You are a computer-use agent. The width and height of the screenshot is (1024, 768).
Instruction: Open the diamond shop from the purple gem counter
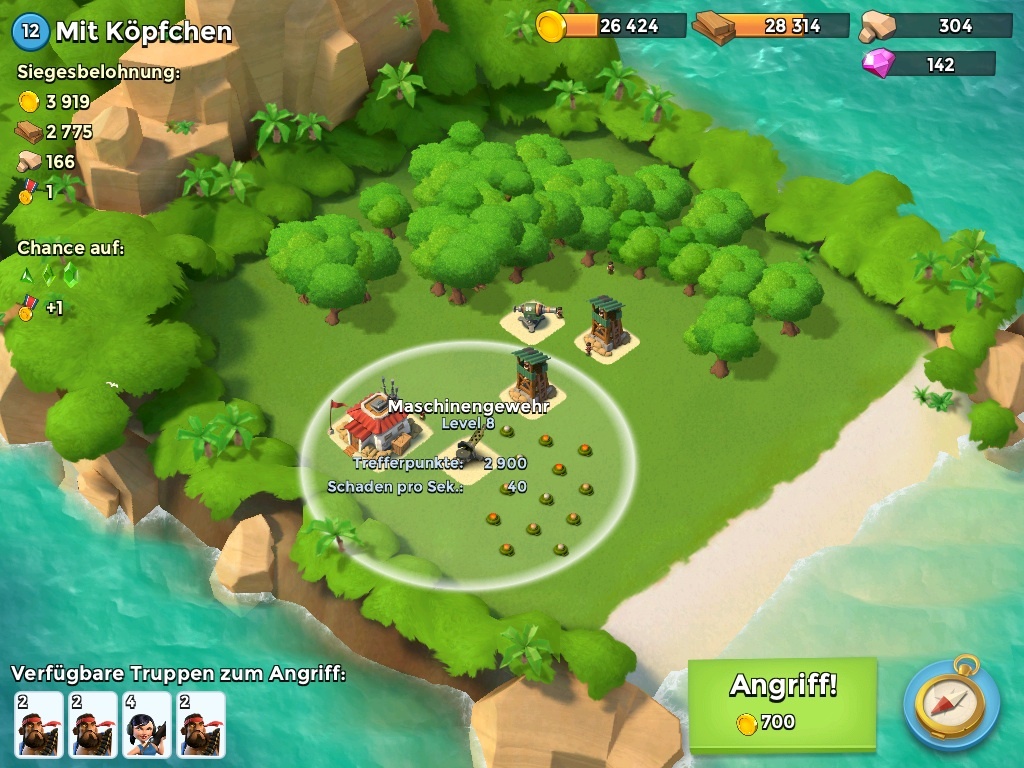click(x=928, y=64)
